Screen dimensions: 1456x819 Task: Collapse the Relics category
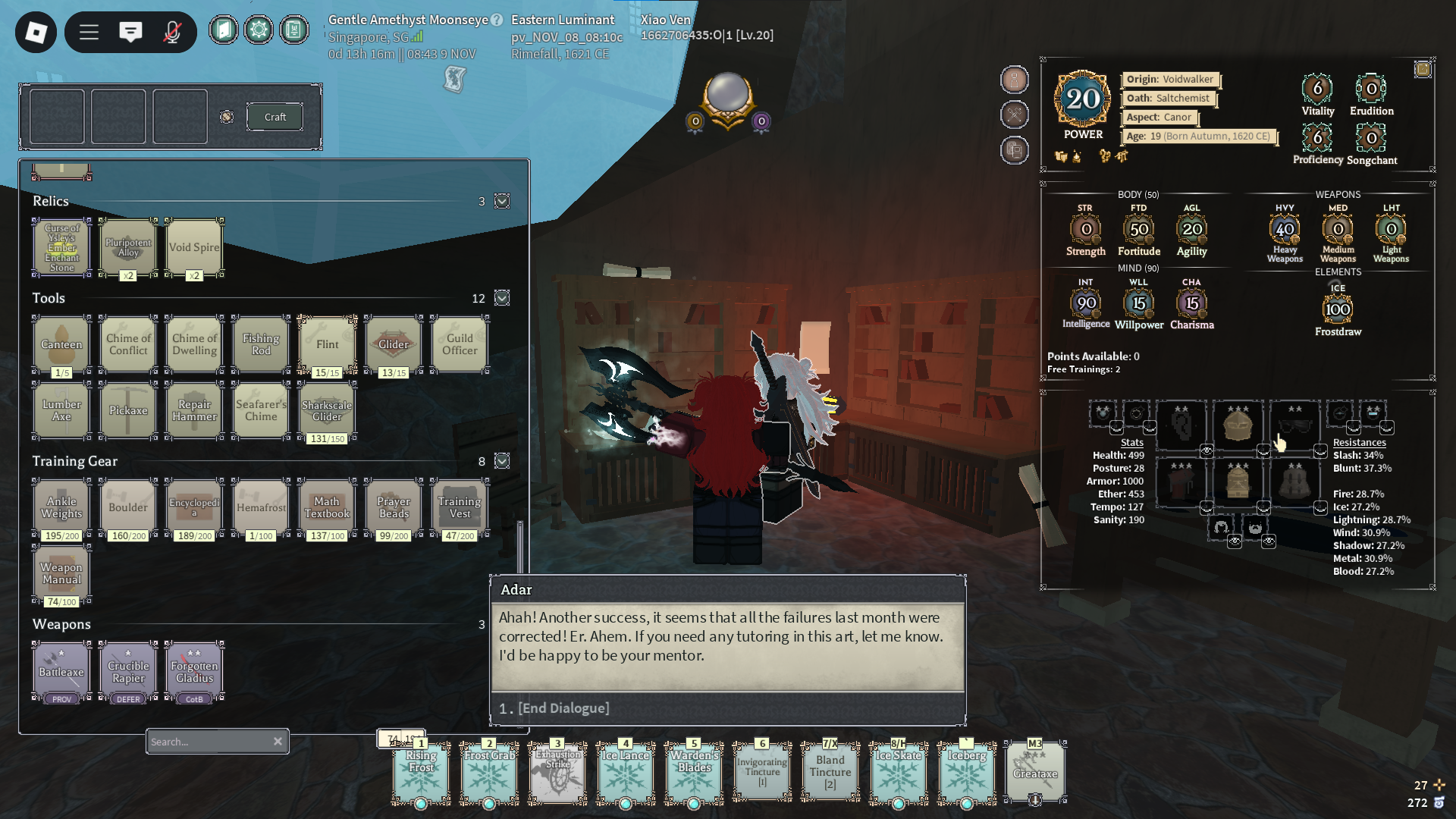pyautogui.click(x=502, y=201)
